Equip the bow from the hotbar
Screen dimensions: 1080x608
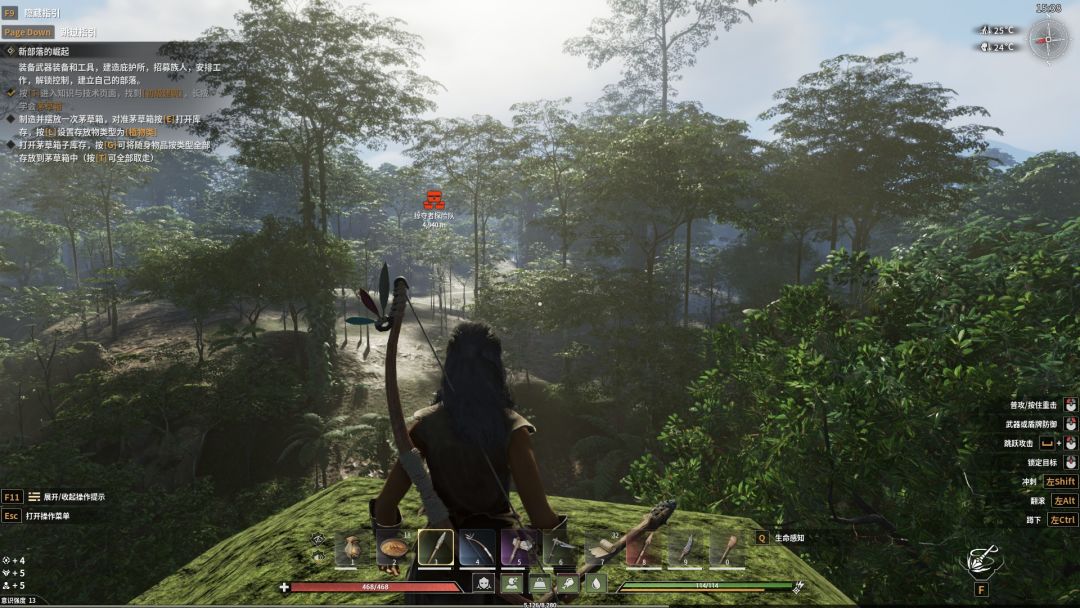point(478,548)
